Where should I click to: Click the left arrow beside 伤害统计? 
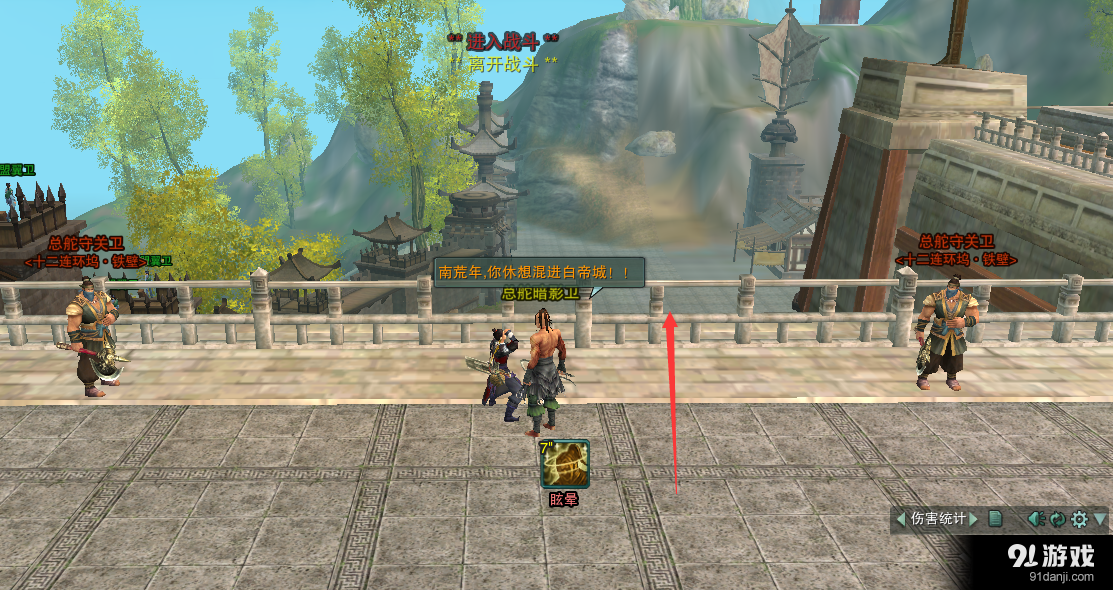point(901,519)
